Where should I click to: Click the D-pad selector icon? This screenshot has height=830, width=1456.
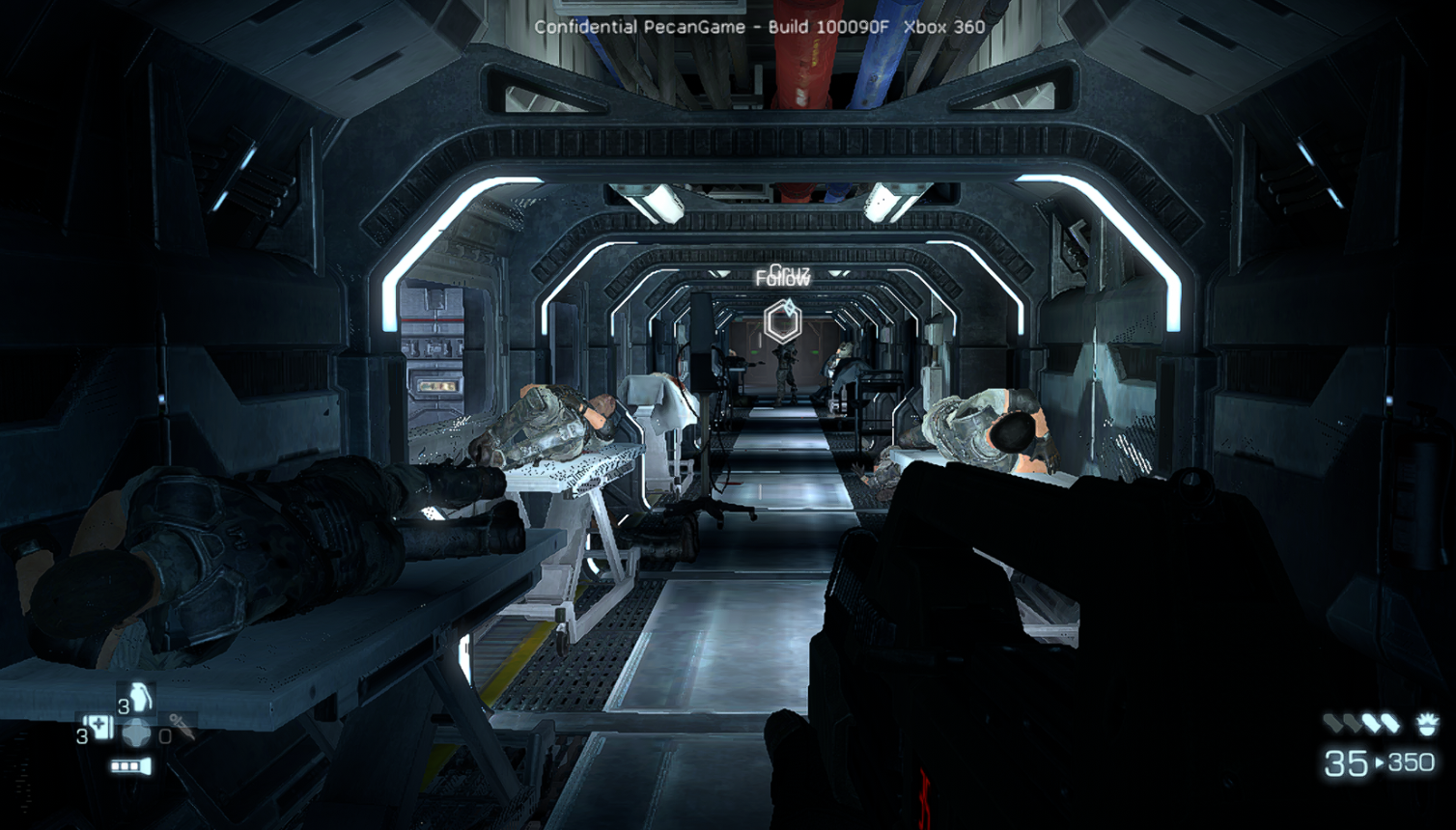coord(138,733)
